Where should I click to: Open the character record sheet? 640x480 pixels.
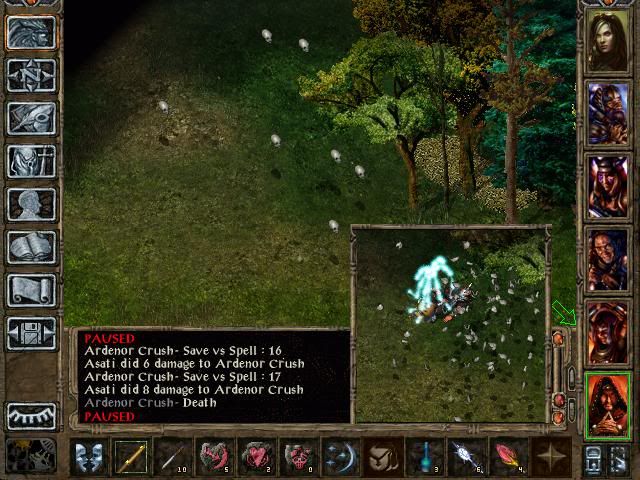(x=31, y=203)
